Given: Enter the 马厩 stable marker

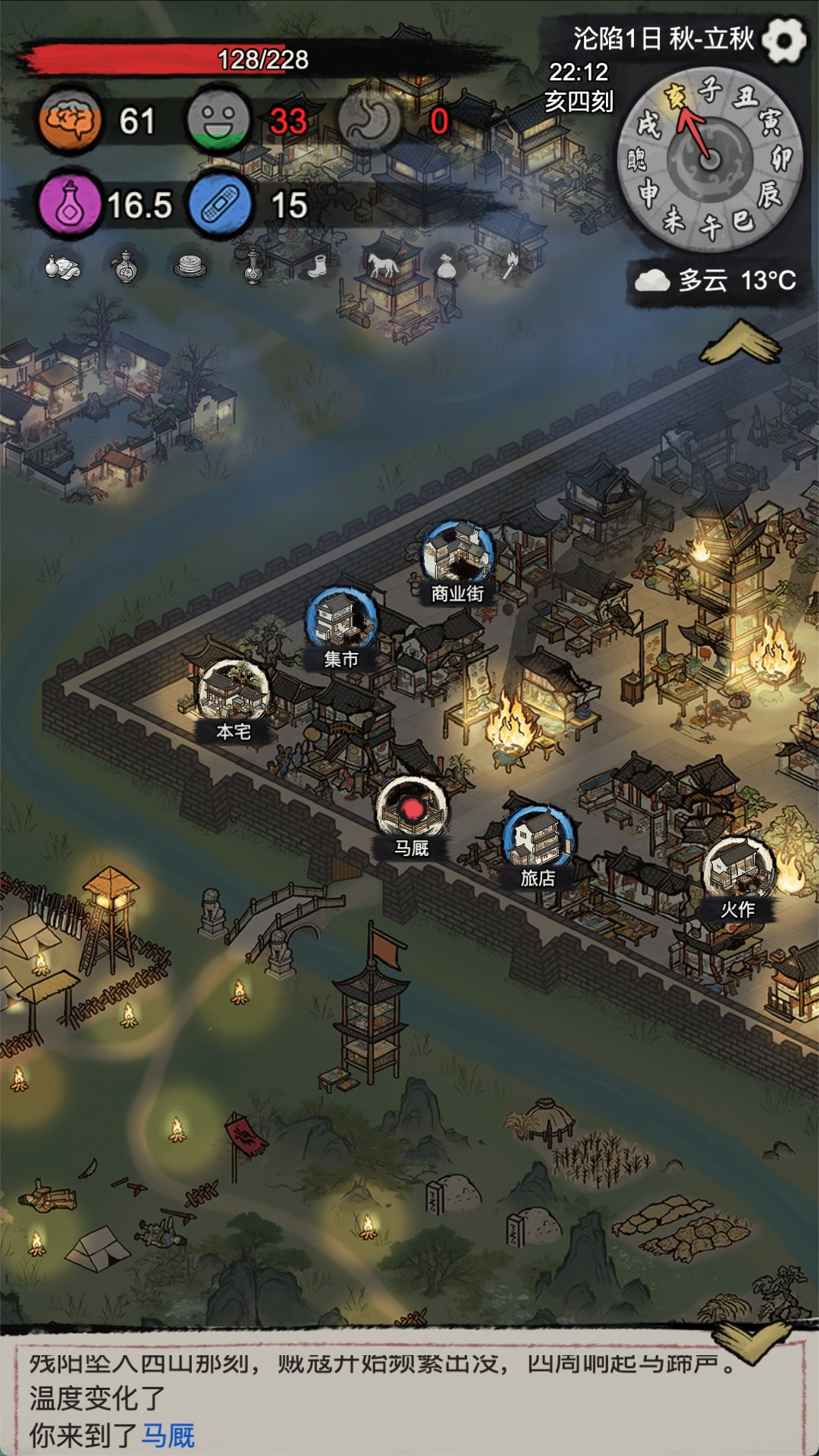Looking at the screenshot, I should [412, 809].
